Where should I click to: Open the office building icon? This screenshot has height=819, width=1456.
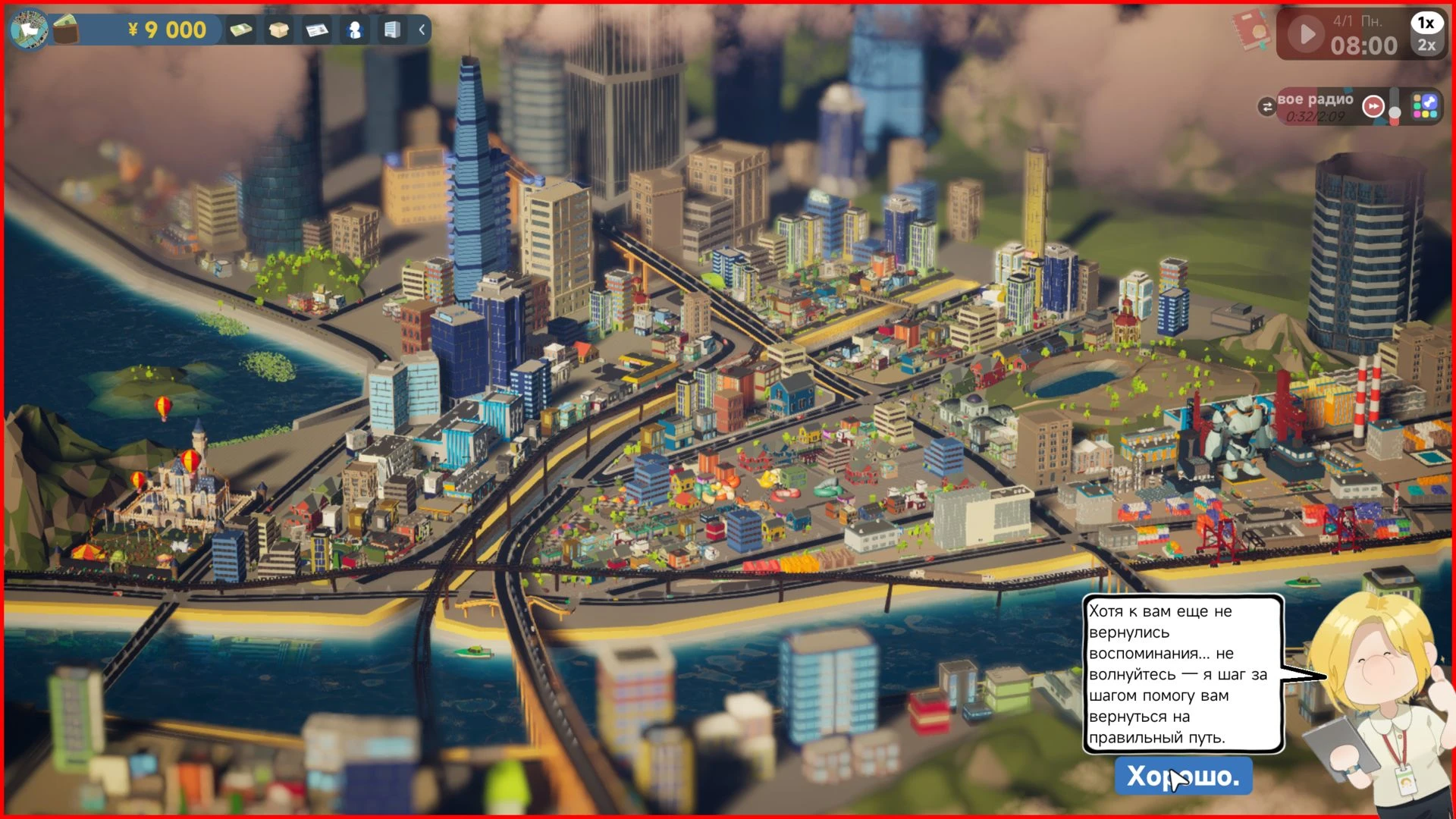point(392,30)
